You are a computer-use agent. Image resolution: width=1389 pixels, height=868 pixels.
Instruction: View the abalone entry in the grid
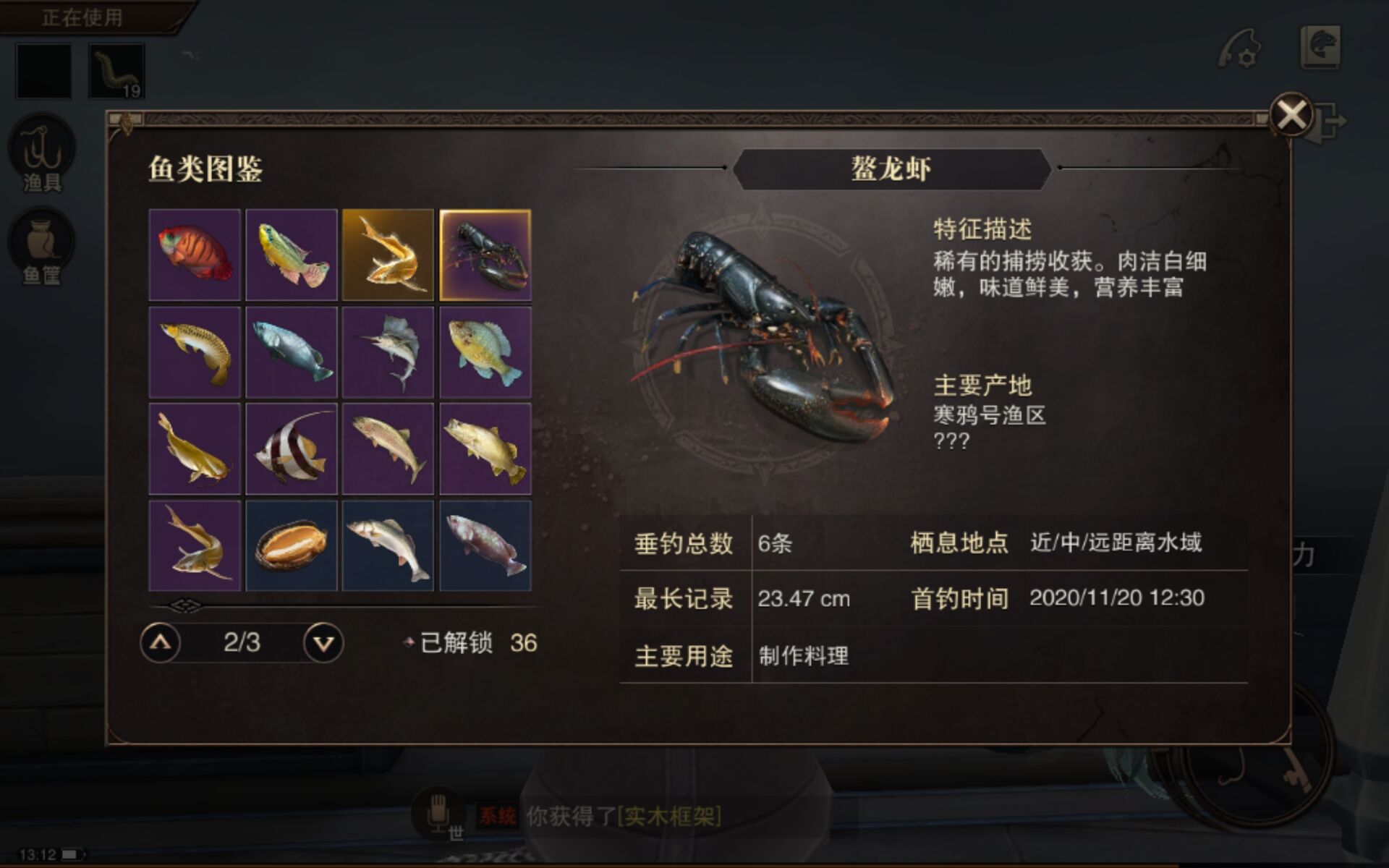click(291, 544)
